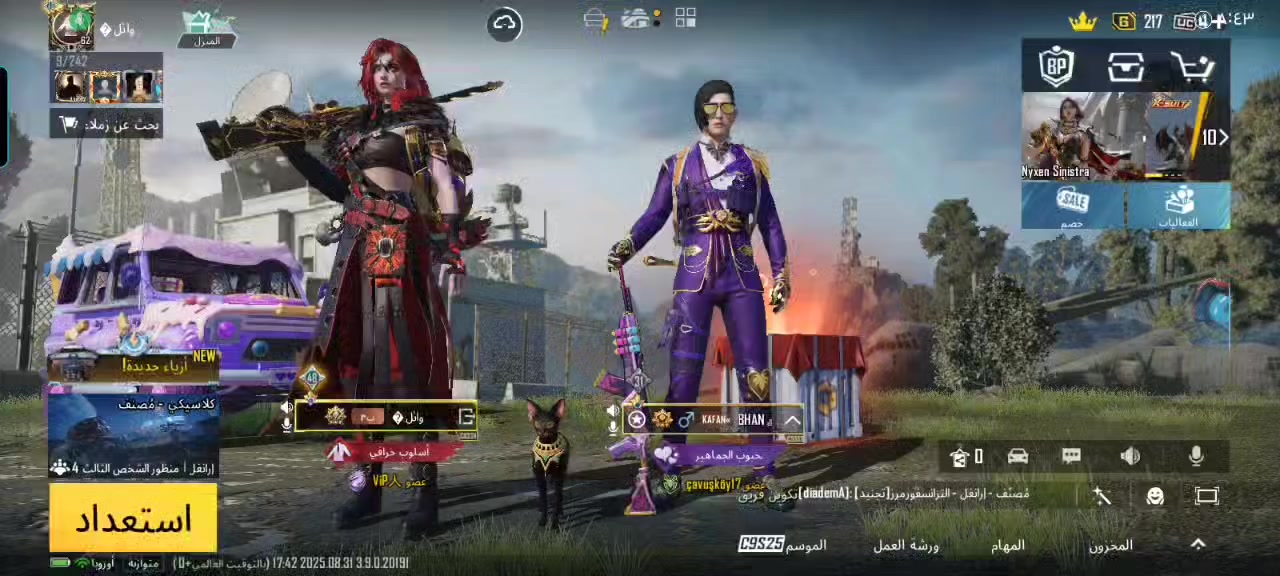The width and height of the screenshot is (1280, 576).
Task: Expand the bottom menu up arrow
Action: (1198, 544)
